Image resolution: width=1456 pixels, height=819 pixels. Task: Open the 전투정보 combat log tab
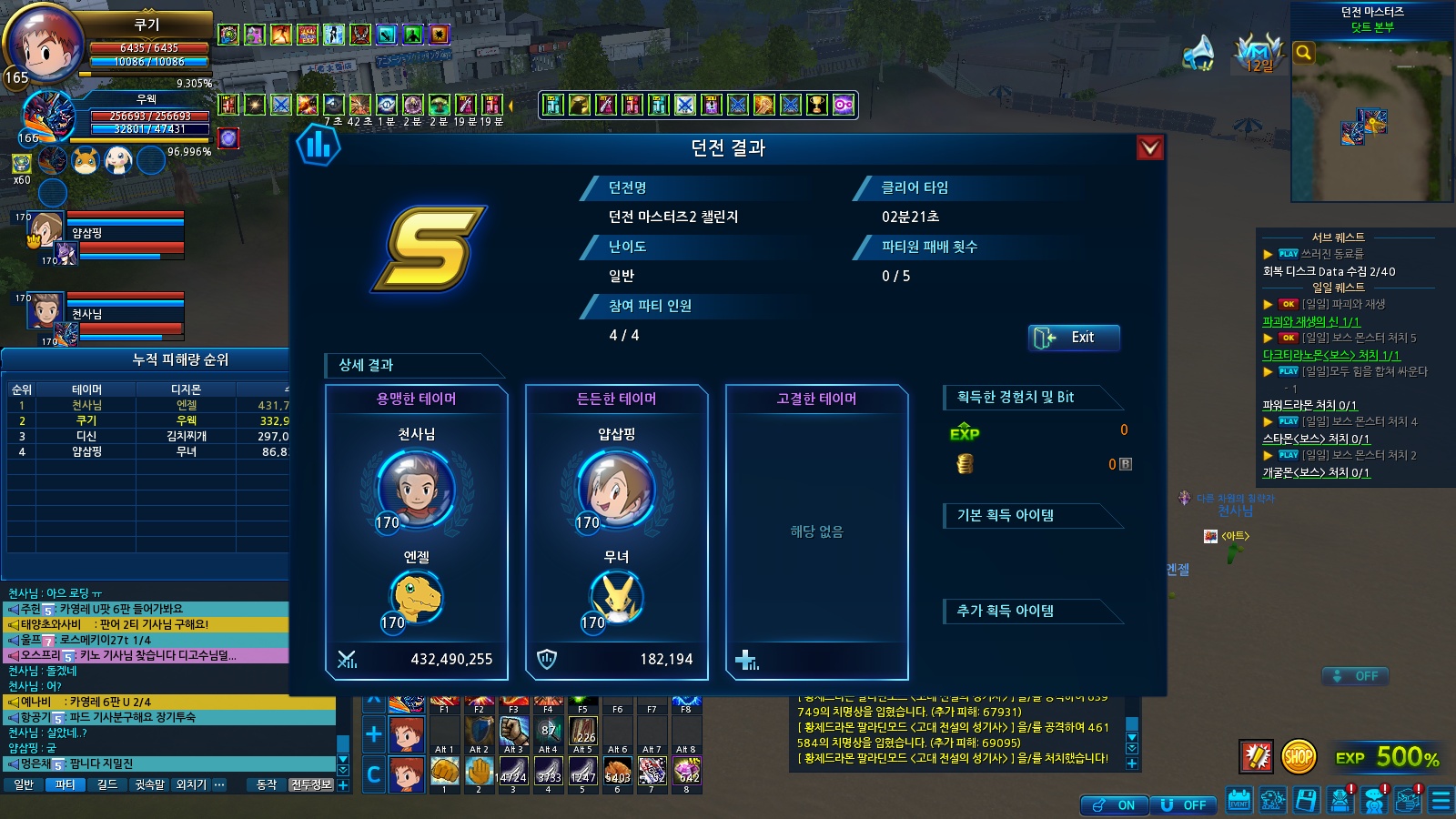point(311,784)
